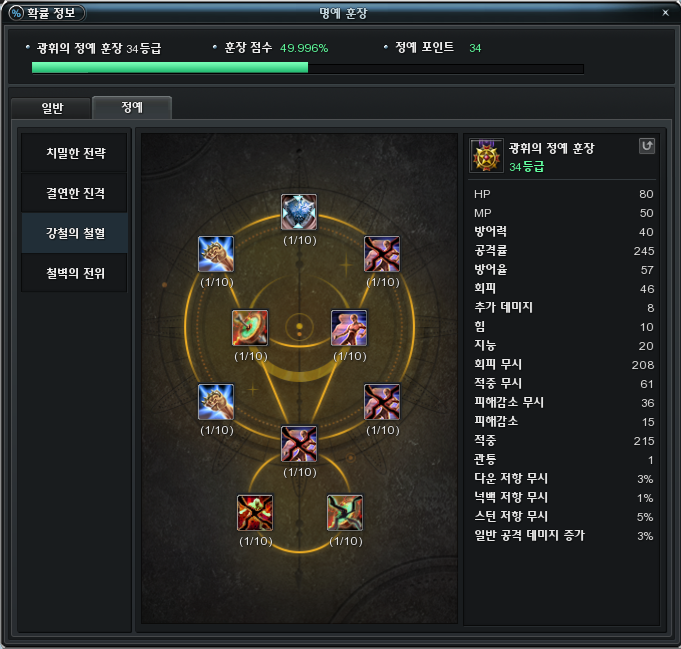
Task: Click the crystal armor node at the top
Action: tap(299, 212)
